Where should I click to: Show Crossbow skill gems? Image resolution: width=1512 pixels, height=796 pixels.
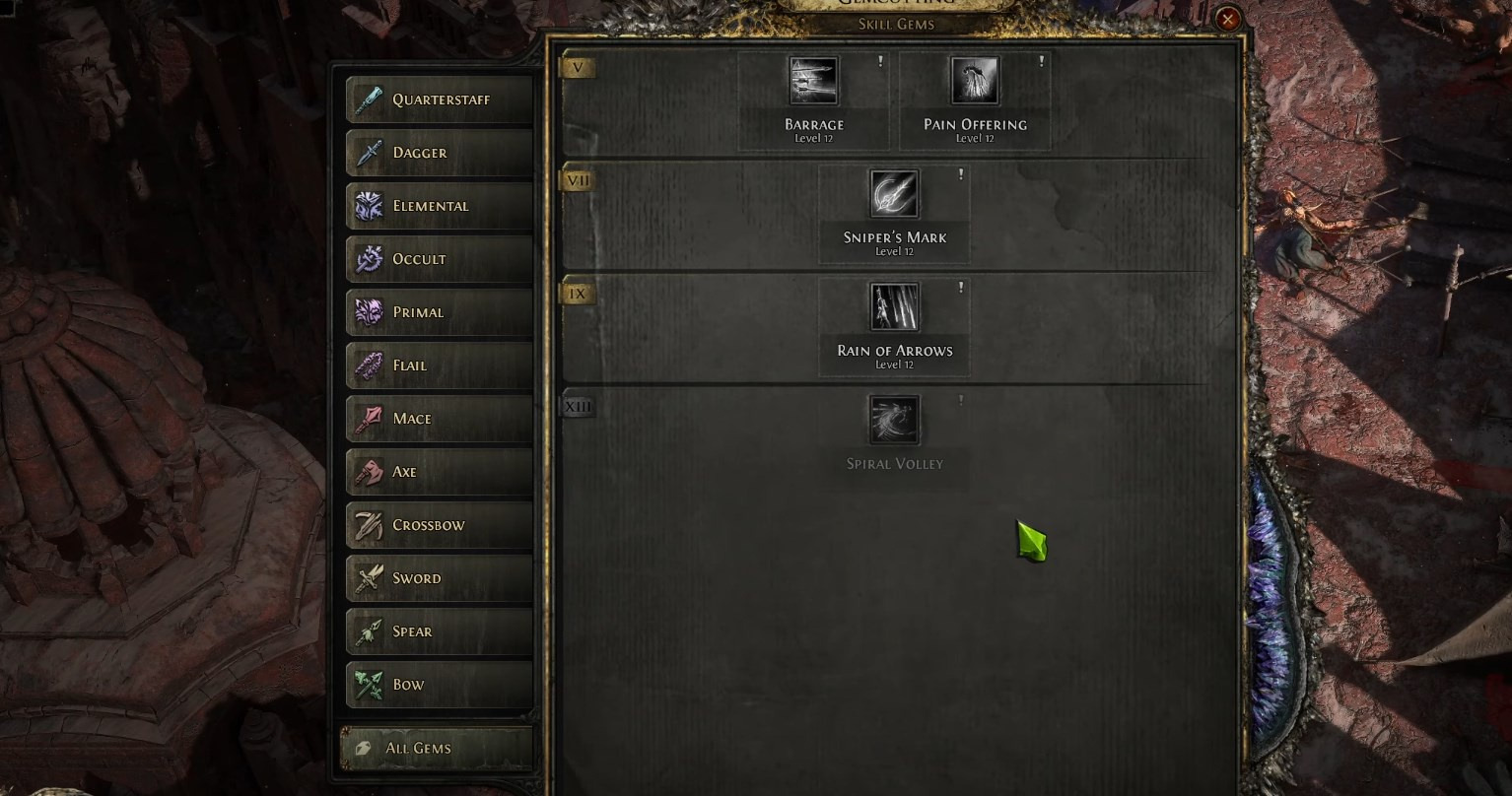(440, 525)
